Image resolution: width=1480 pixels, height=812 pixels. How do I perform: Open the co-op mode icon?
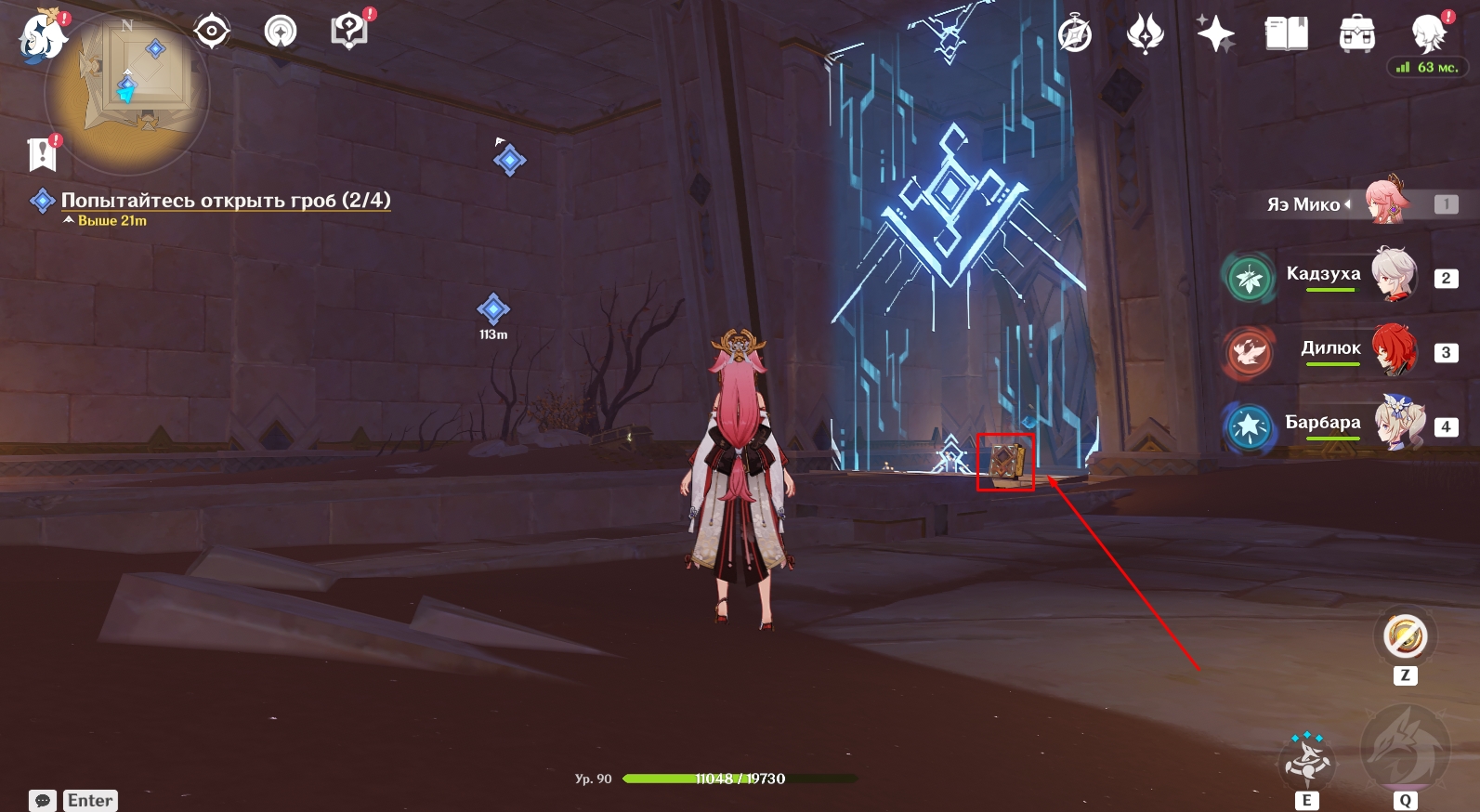pyautogui.click(x=281, y=33)
